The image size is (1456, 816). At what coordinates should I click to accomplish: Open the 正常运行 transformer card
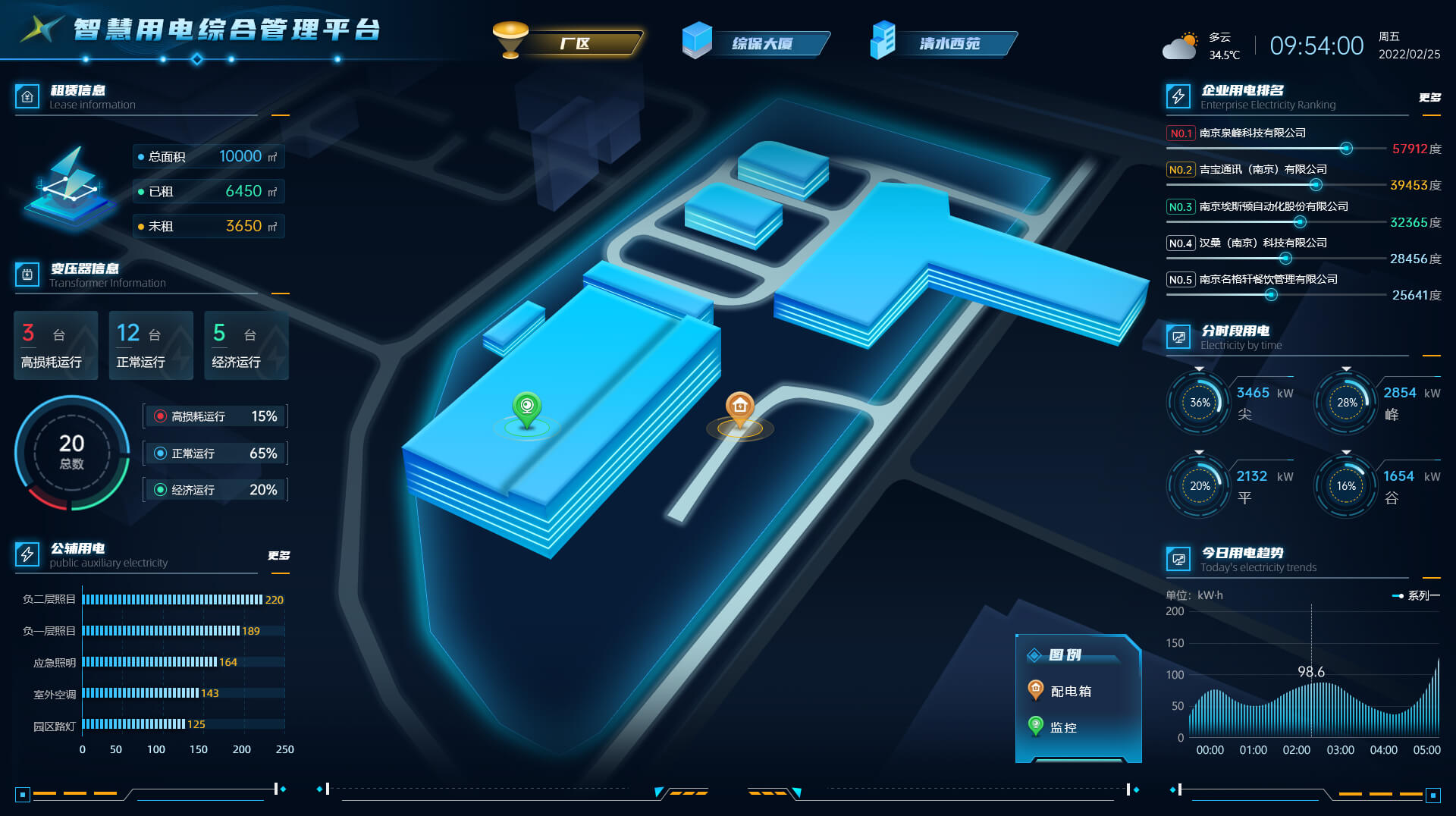point(151,346)
